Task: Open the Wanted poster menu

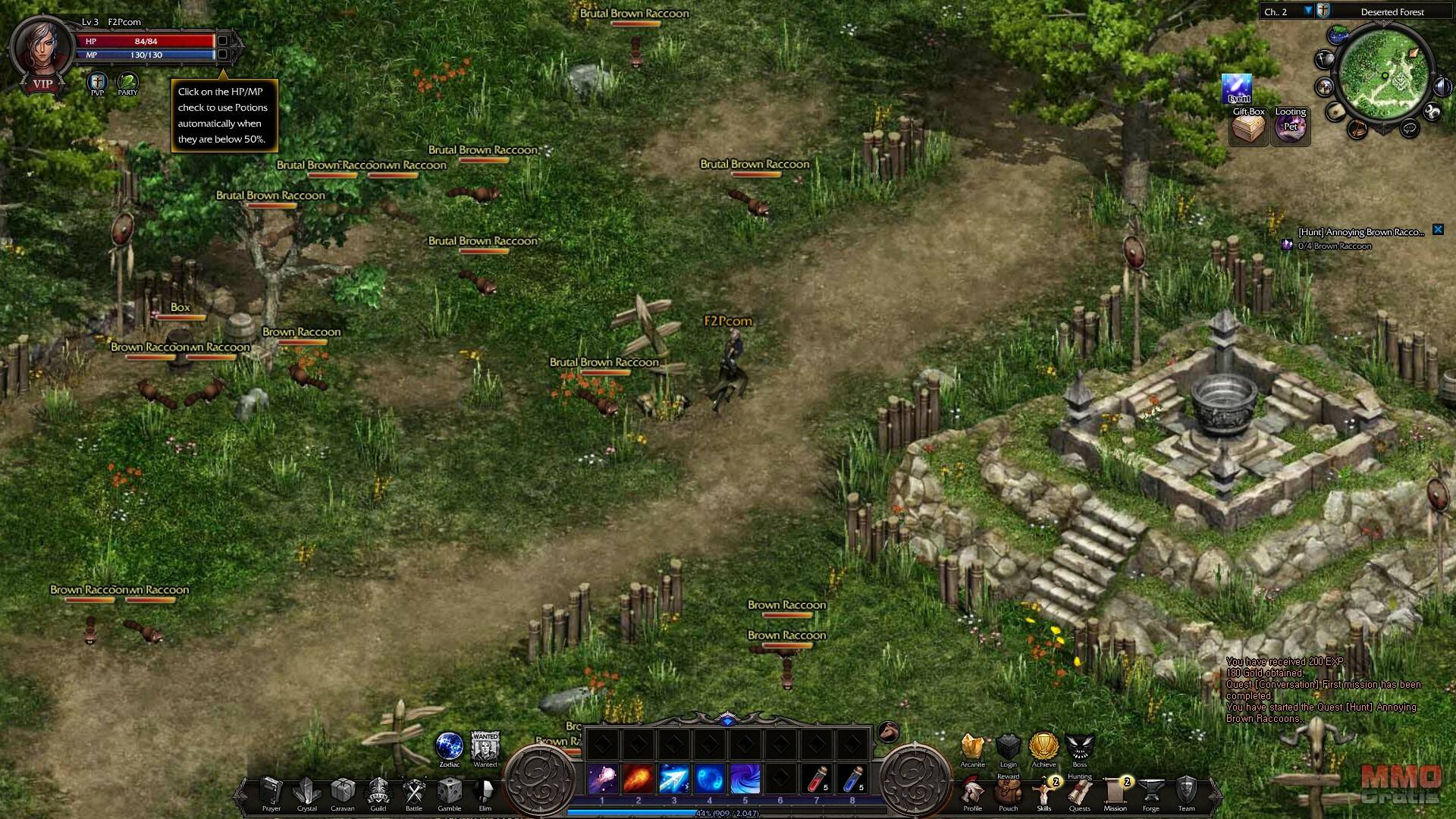Action: (x=485, y=746)
